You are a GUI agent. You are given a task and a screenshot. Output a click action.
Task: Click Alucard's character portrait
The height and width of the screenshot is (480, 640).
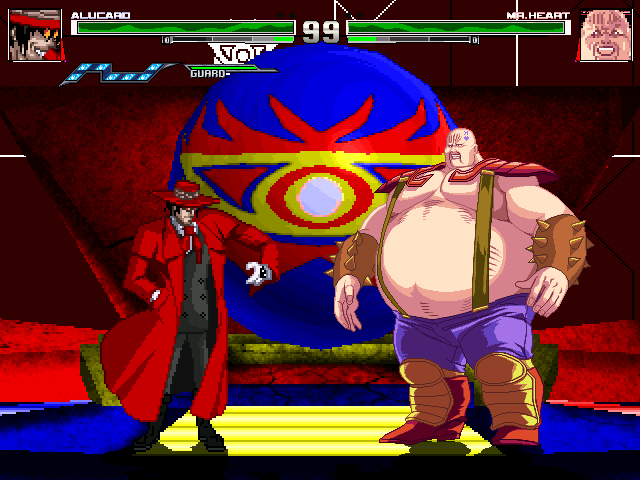[x=35, y=34]
